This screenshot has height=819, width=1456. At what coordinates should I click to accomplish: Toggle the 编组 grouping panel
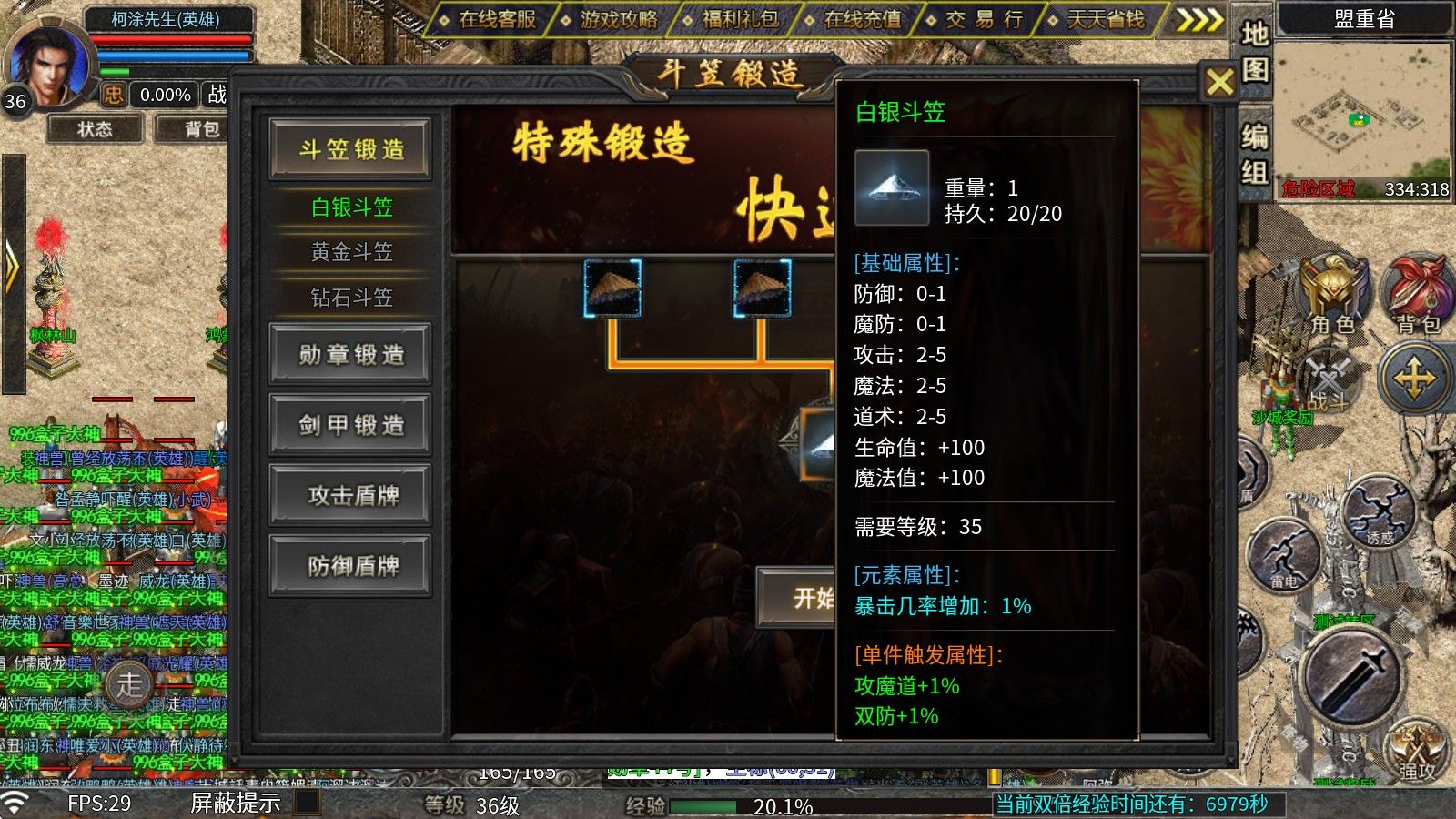pos(1254,150)
